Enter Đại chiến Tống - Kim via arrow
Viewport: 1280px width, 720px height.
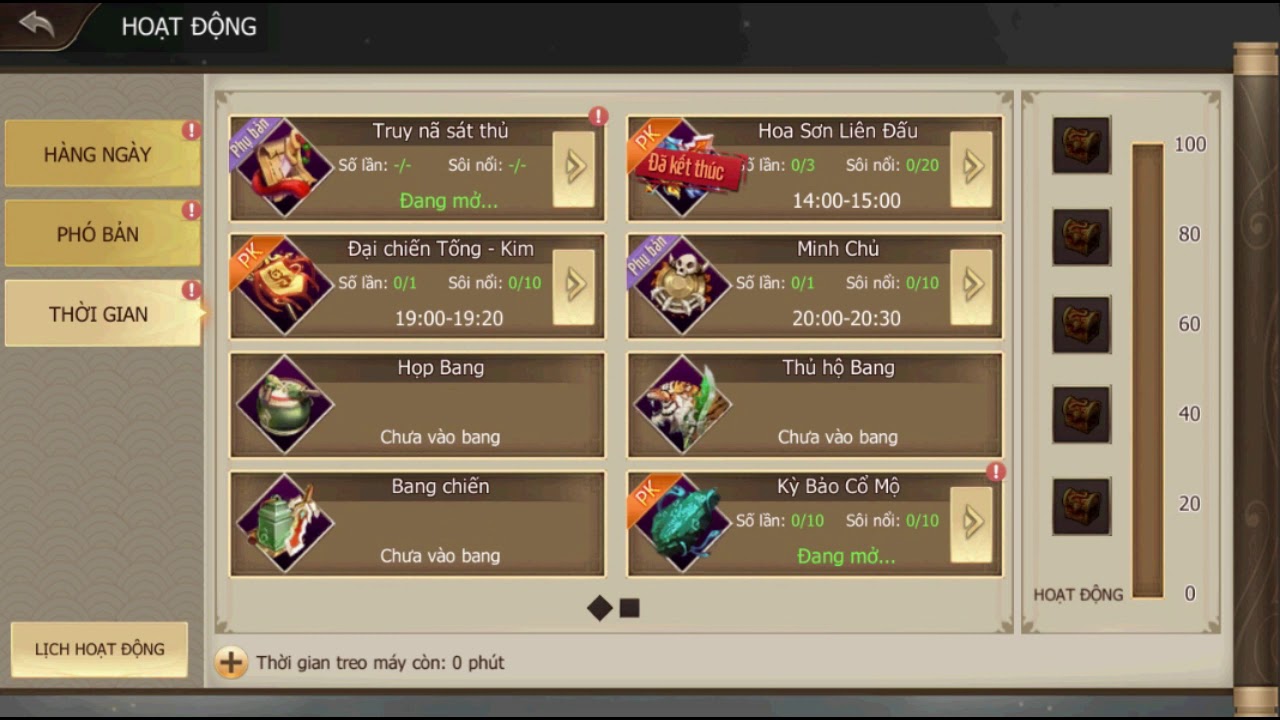[574, 286]
